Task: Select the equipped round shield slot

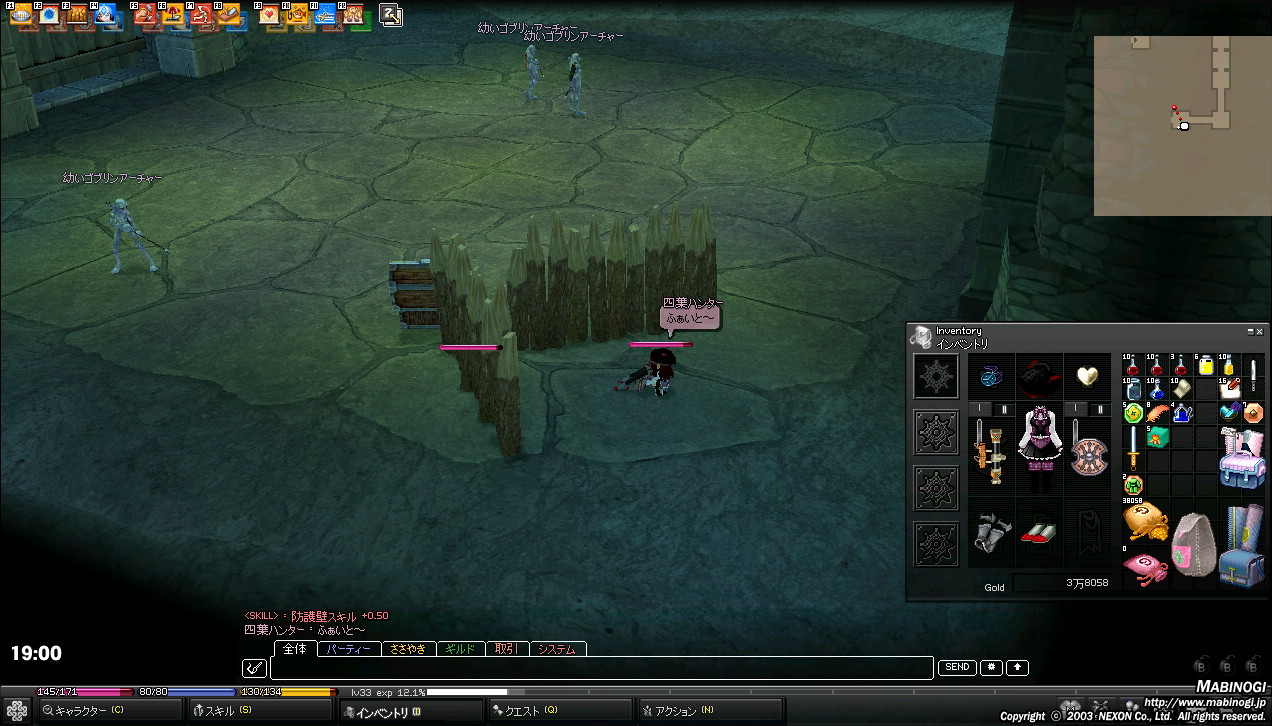Action: coord(1087,451)
